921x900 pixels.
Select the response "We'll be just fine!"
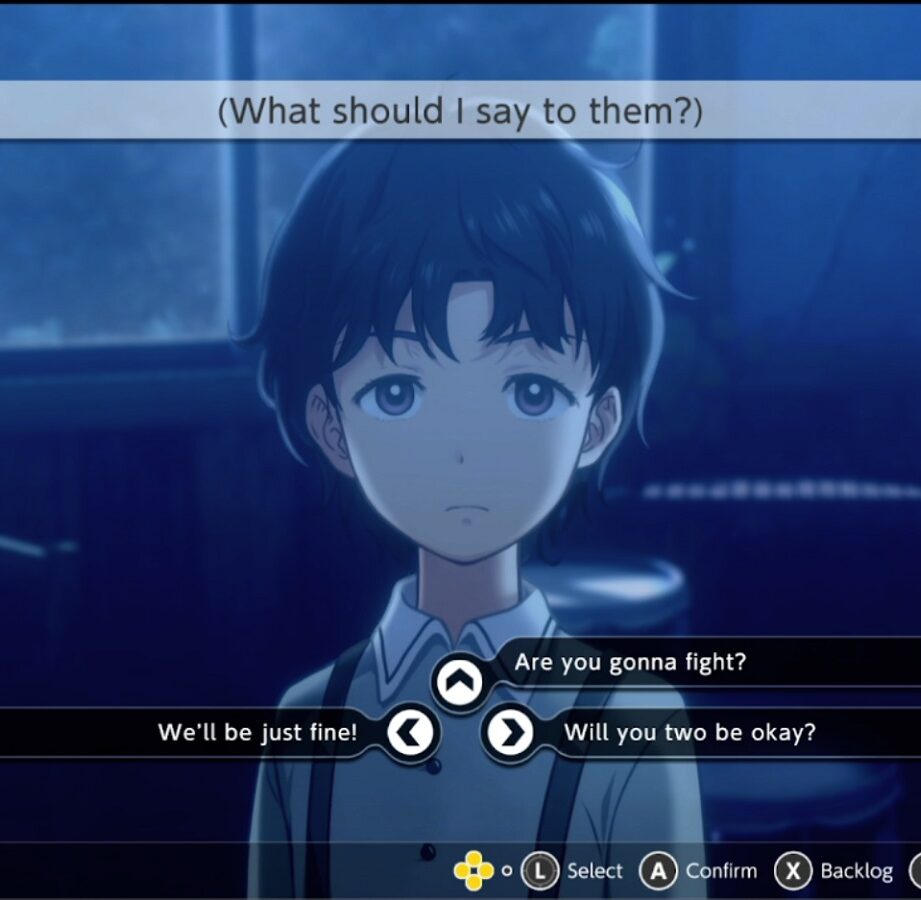pyautogui.click(x=257, y=733)
